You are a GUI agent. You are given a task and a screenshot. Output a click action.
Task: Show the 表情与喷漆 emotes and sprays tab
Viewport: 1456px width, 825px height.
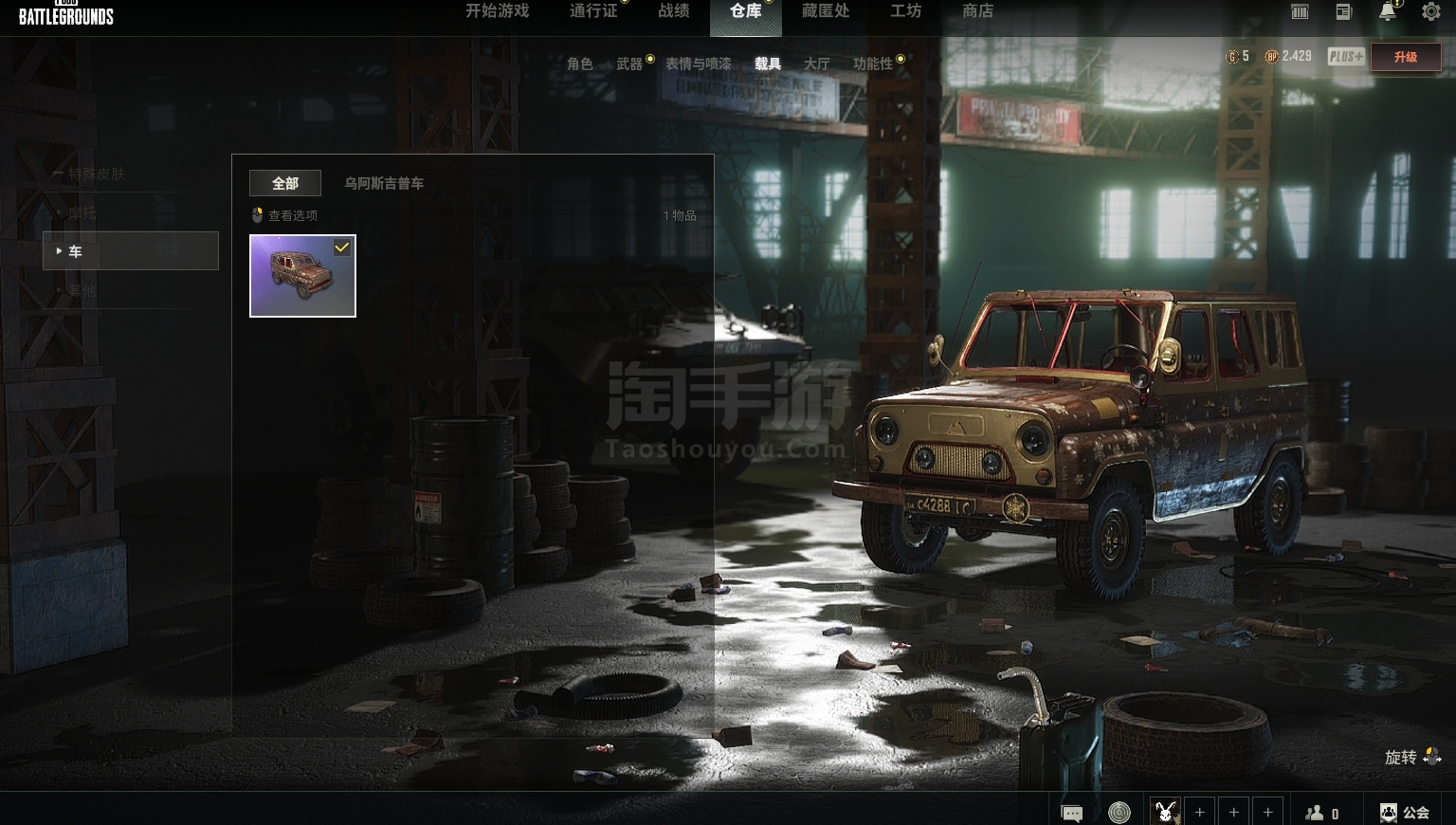698,64
